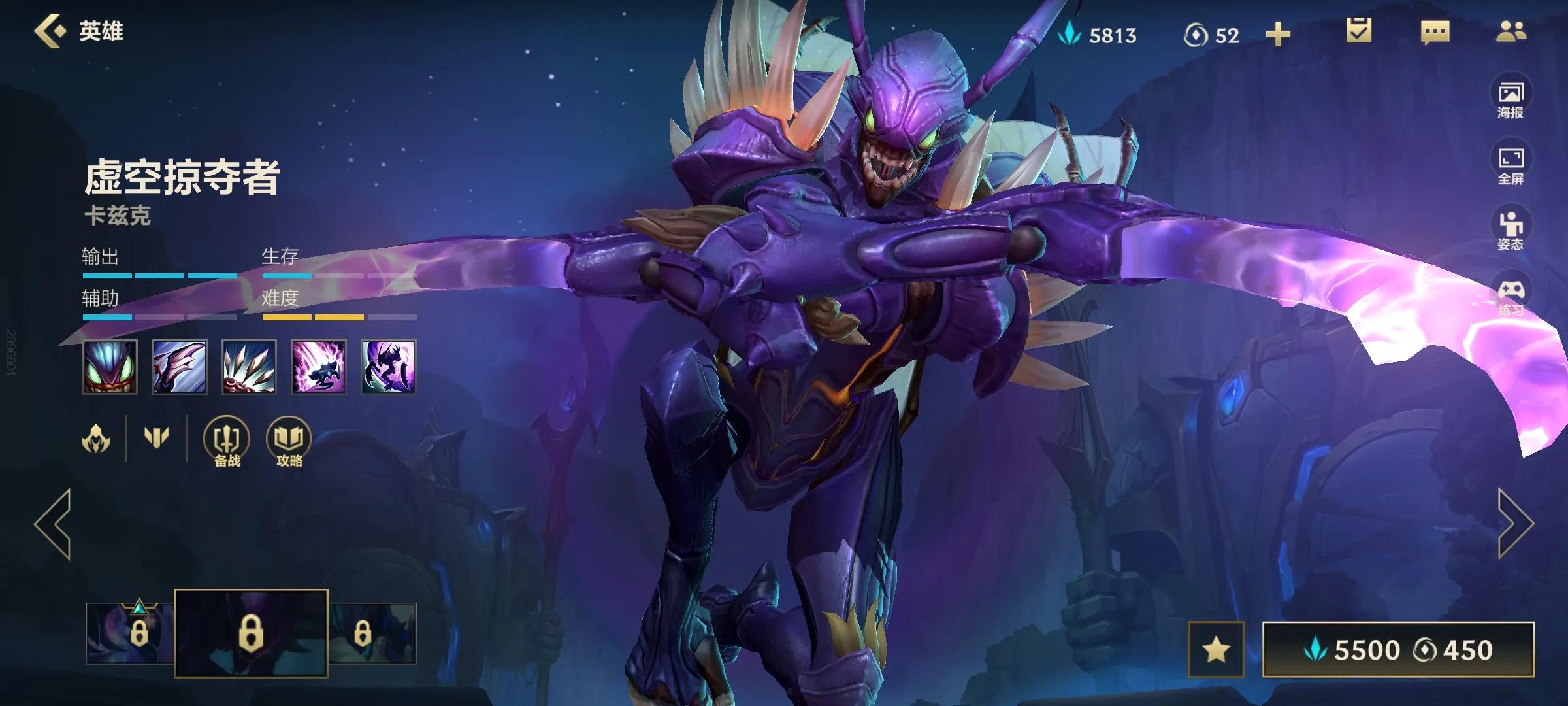The image size is (1568, 706).
Task: View the 海报 poster art
Action: (1511, 99)
